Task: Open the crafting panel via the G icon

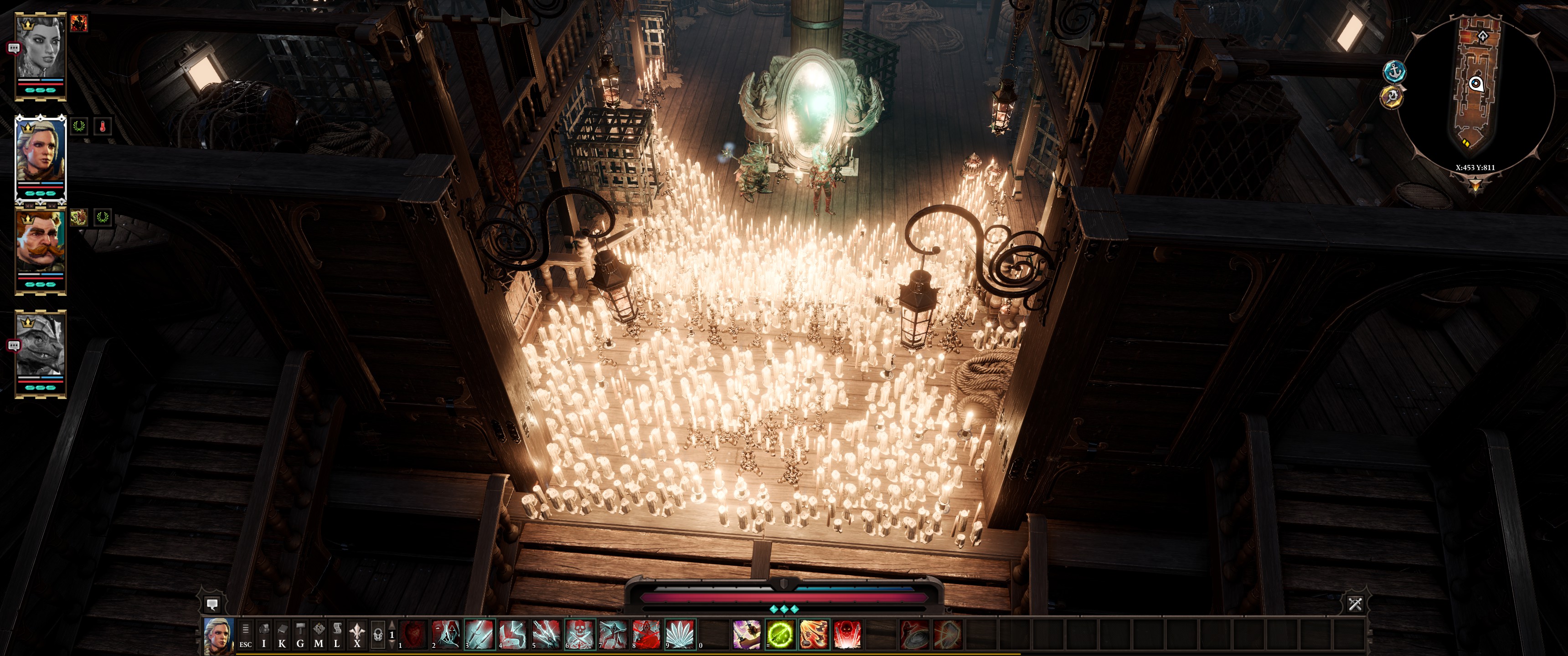Action: tap(301, 635)
